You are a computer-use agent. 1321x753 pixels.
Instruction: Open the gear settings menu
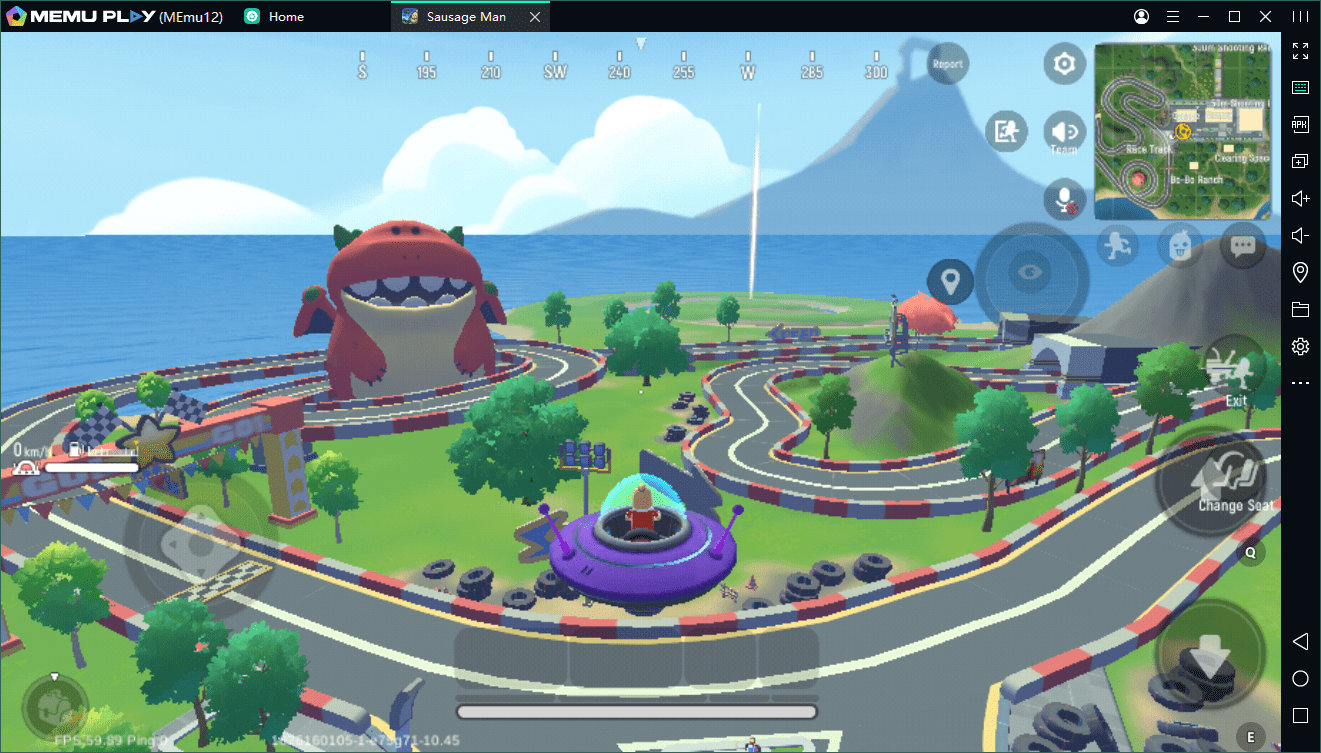(1064, 65)
